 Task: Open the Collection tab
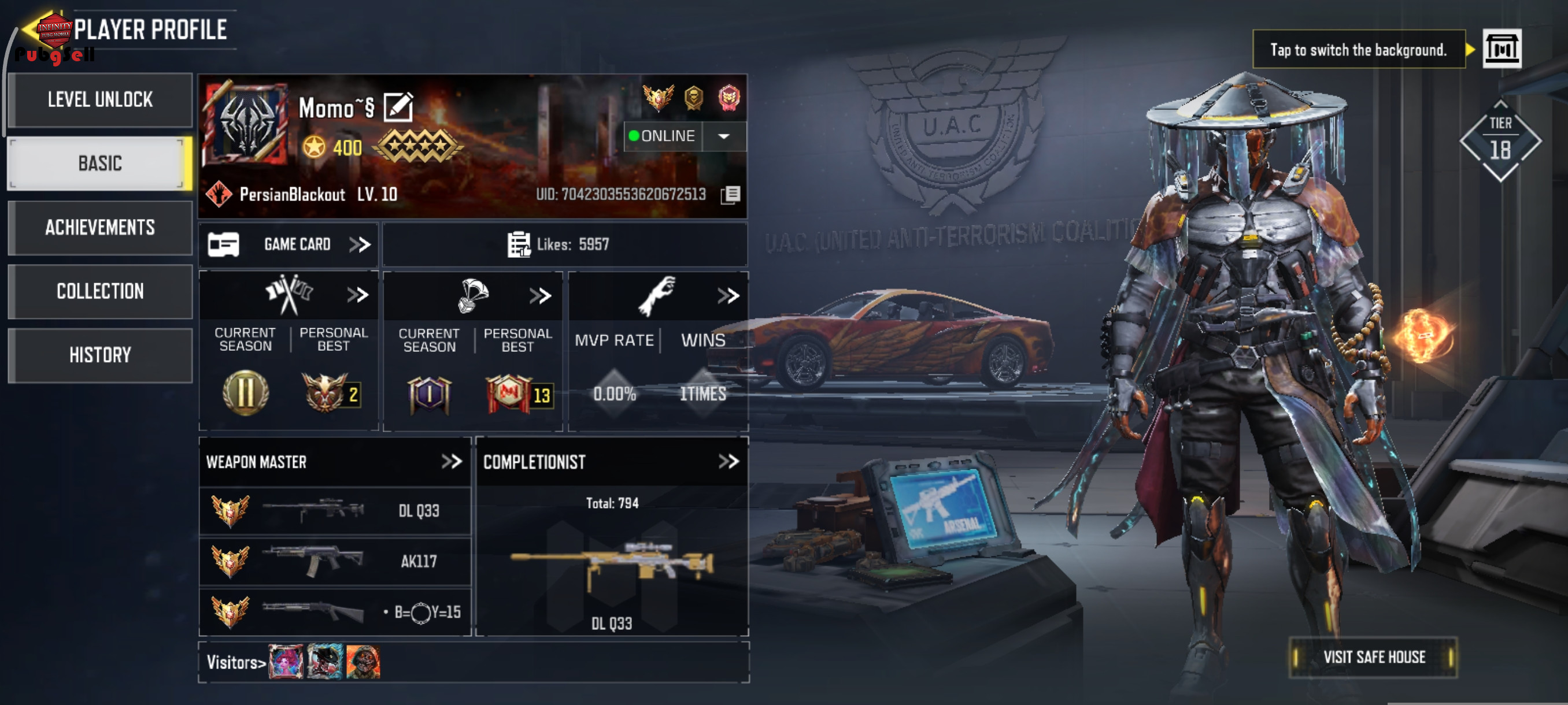tap(100, 291)
